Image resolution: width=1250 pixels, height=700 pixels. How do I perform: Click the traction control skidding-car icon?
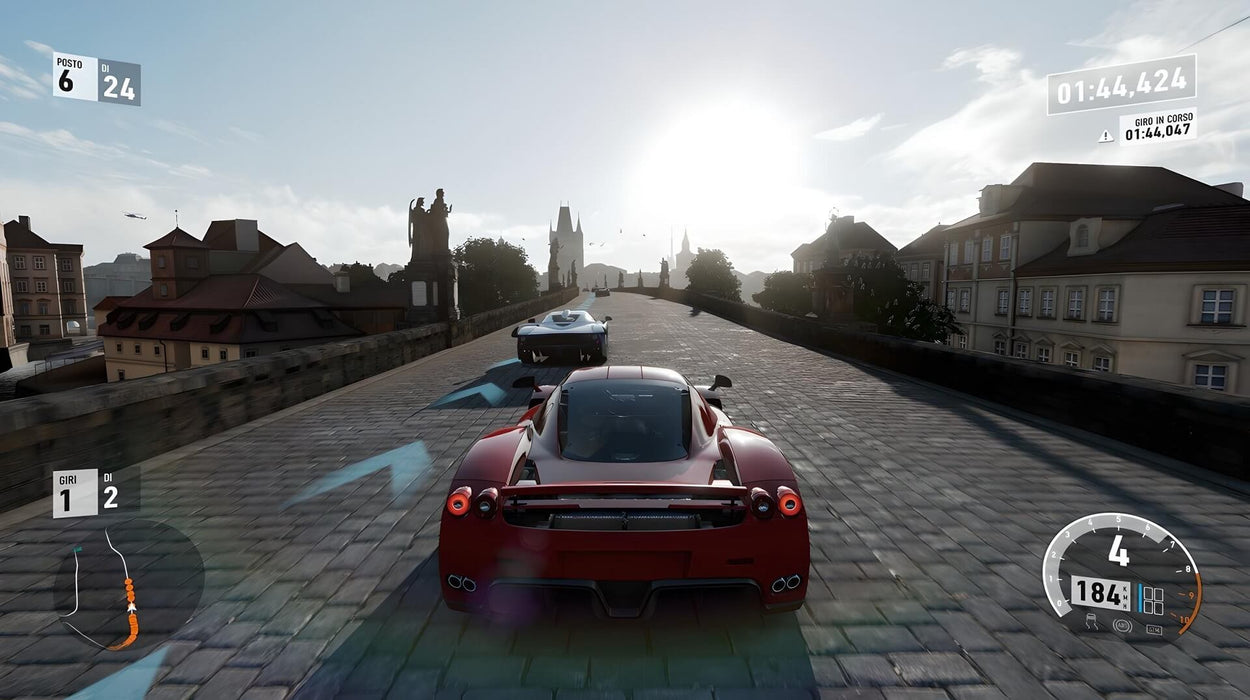[1092, 623]
